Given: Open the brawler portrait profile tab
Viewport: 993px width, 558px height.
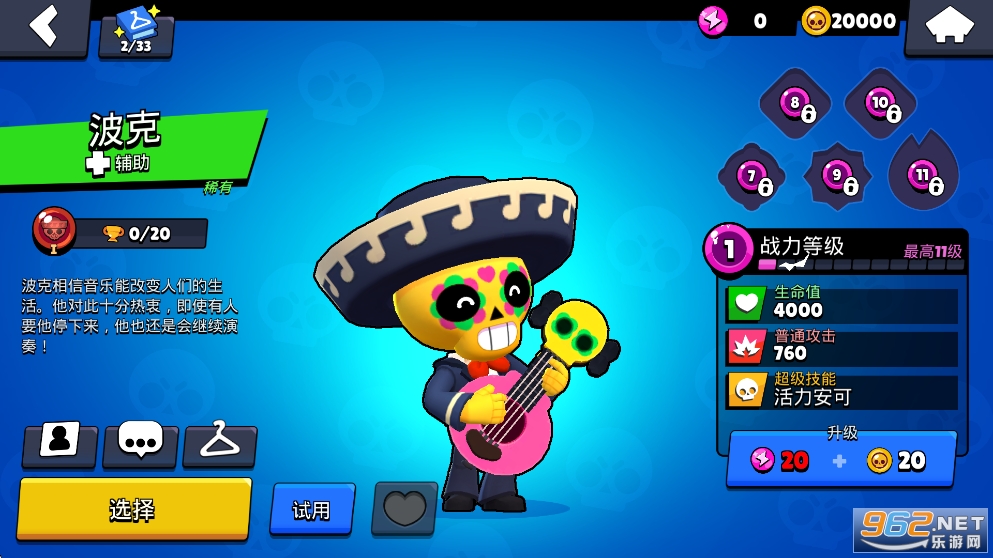Looking at the screenshot, I should click(60, 445).
